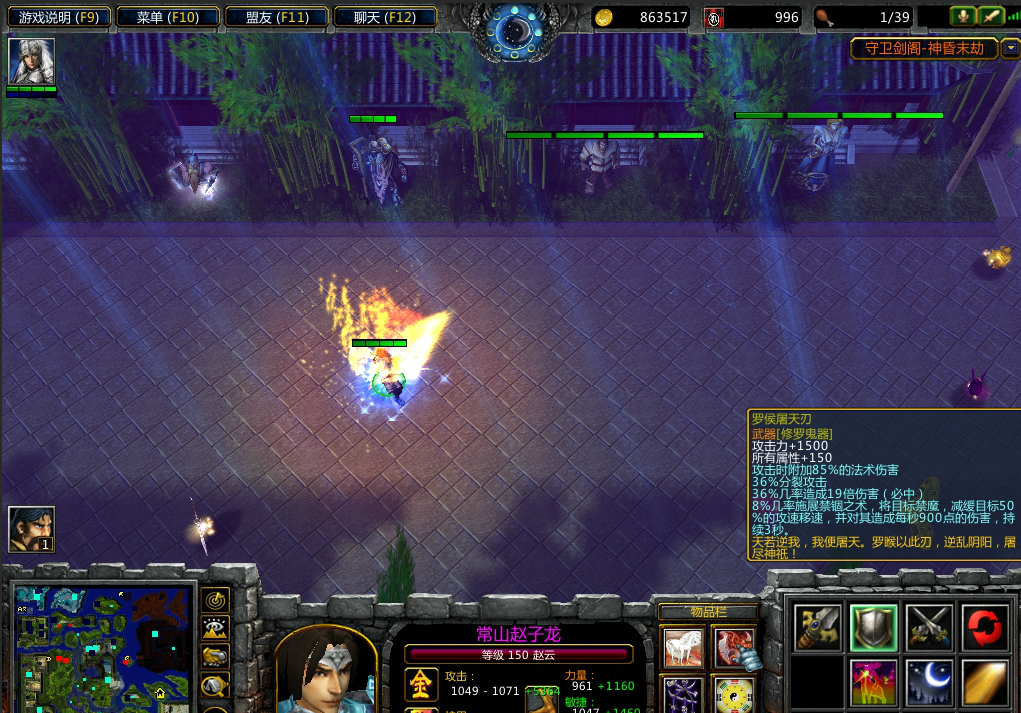Click on the minimap
Image resolution: width=1021 pixels, height=713 pixels.
point(103,645)
